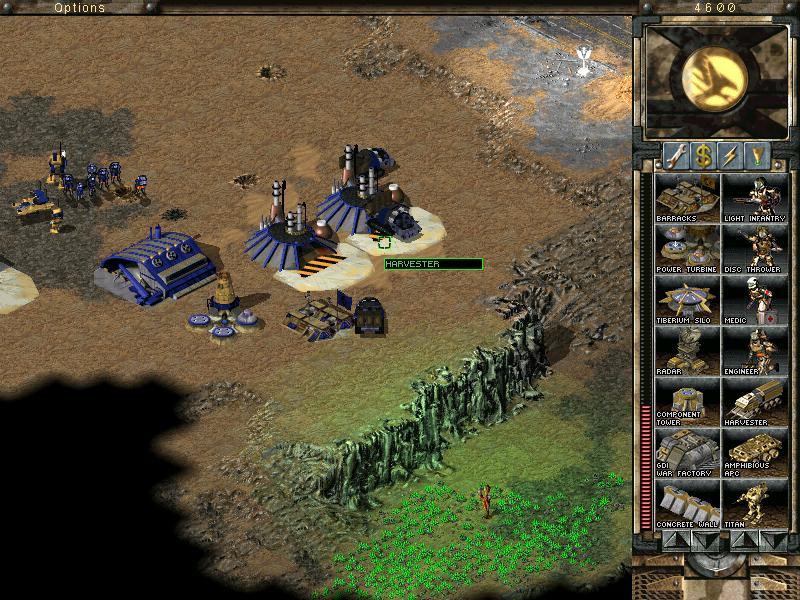Start building a Radar structure
This screenshot has width=800, height=600.
[687, 350]
